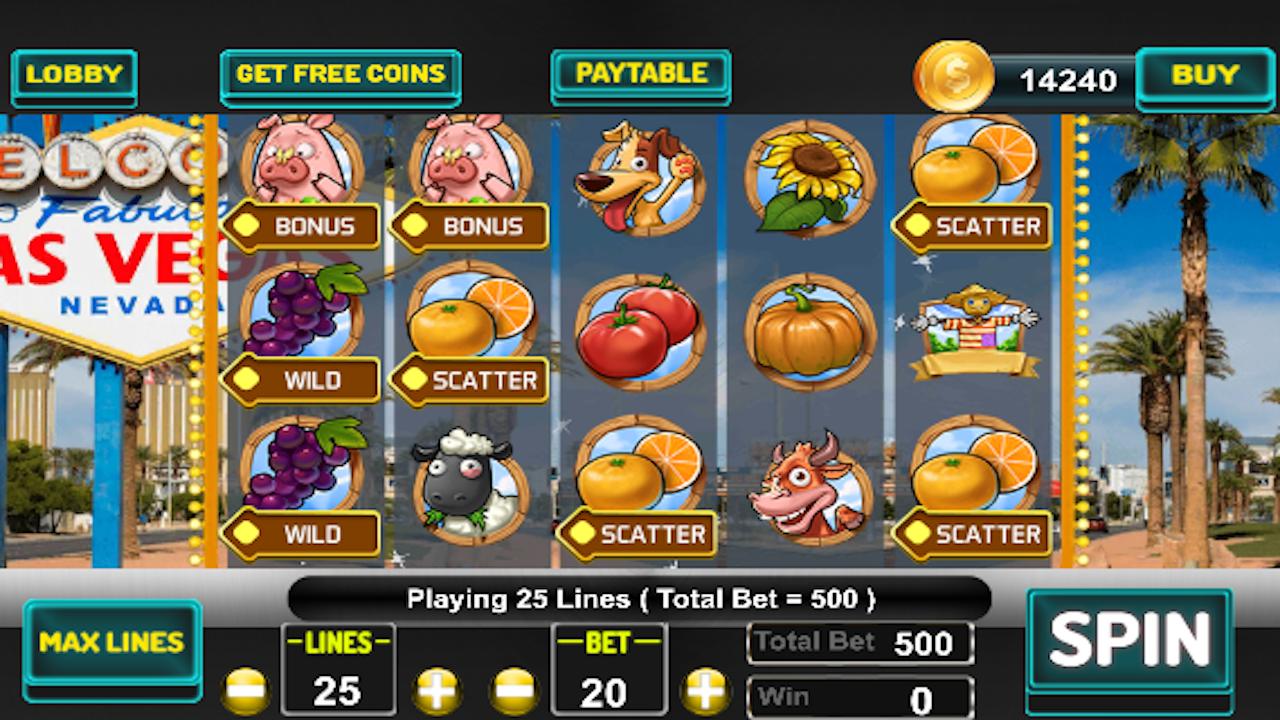This screenshot has width=1280, height=720.
Task: Open the PAYTABLE screen
Action: 640,74
